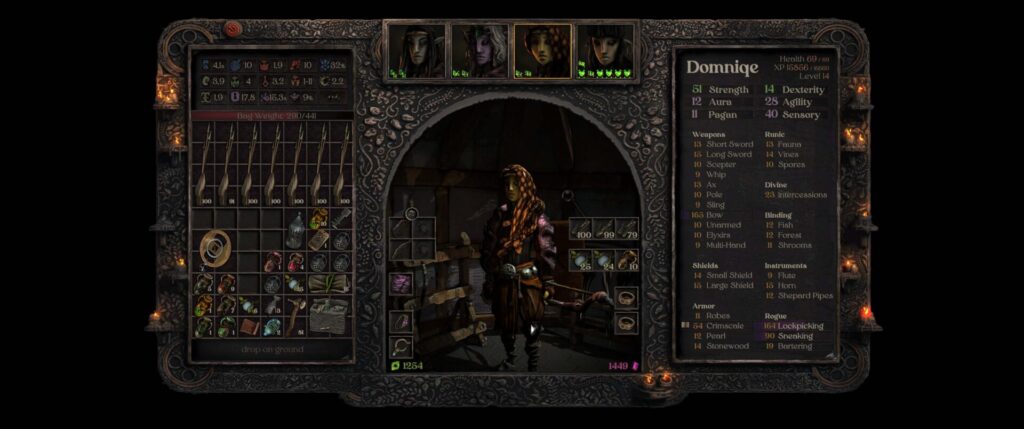Select the first party member portrait
The height and width of the screenshot is (429, 1024).
tap(416, 50)
